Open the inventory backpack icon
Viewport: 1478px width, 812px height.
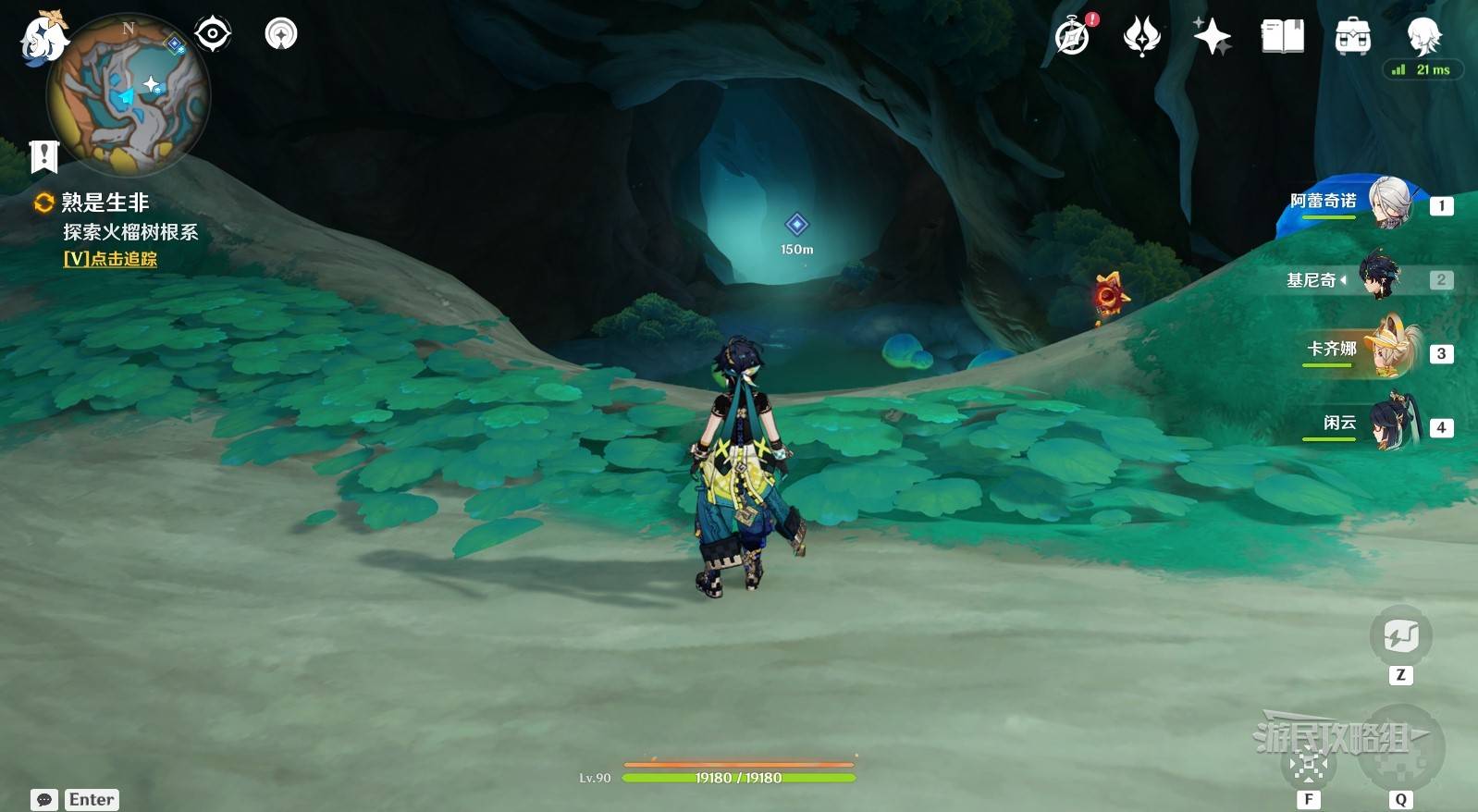click(1352, 37)
